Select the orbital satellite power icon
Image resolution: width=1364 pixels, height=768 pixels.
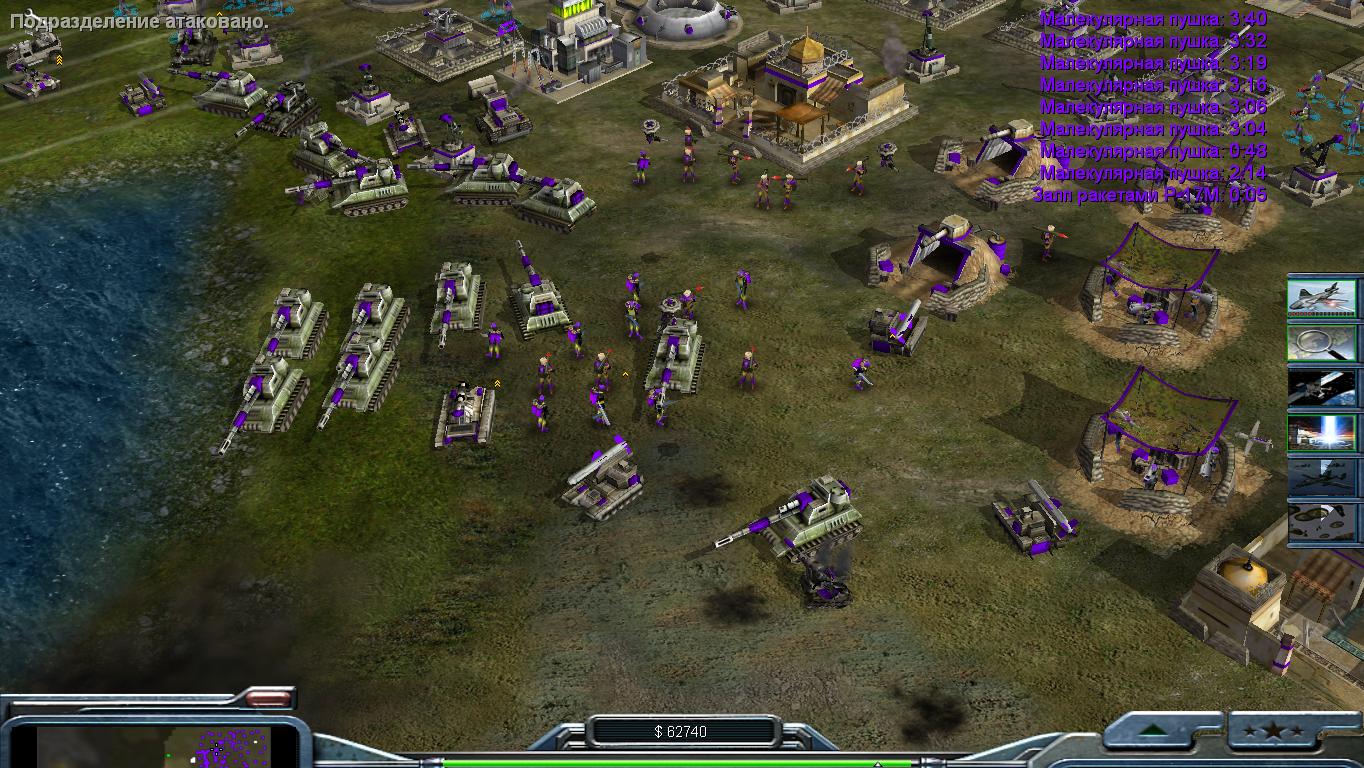point(1321,388)
